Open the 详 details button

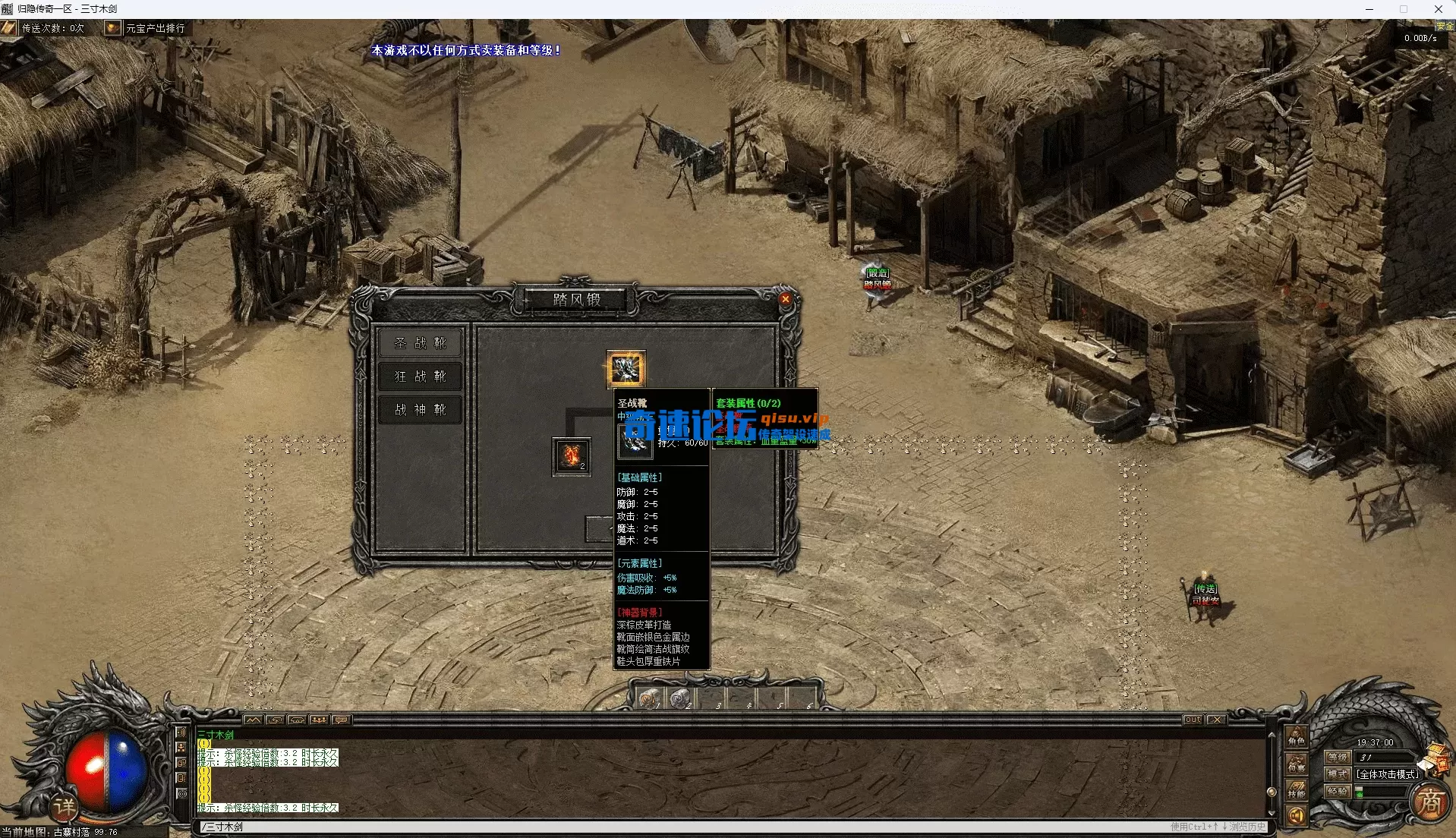coord(65,806)
